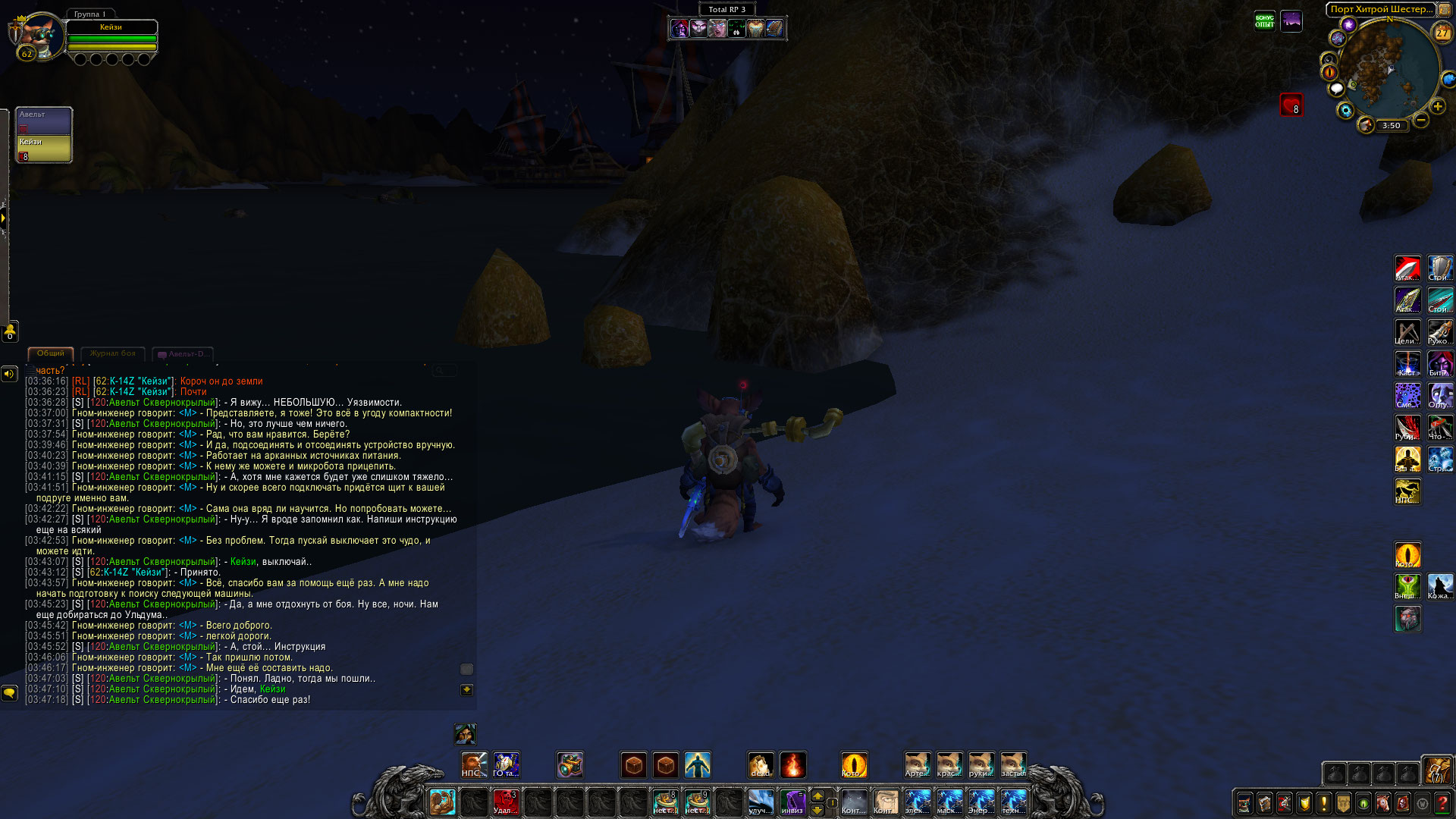Open the calendar showing day 27
1456x819 pixels.
[1442, 33]
